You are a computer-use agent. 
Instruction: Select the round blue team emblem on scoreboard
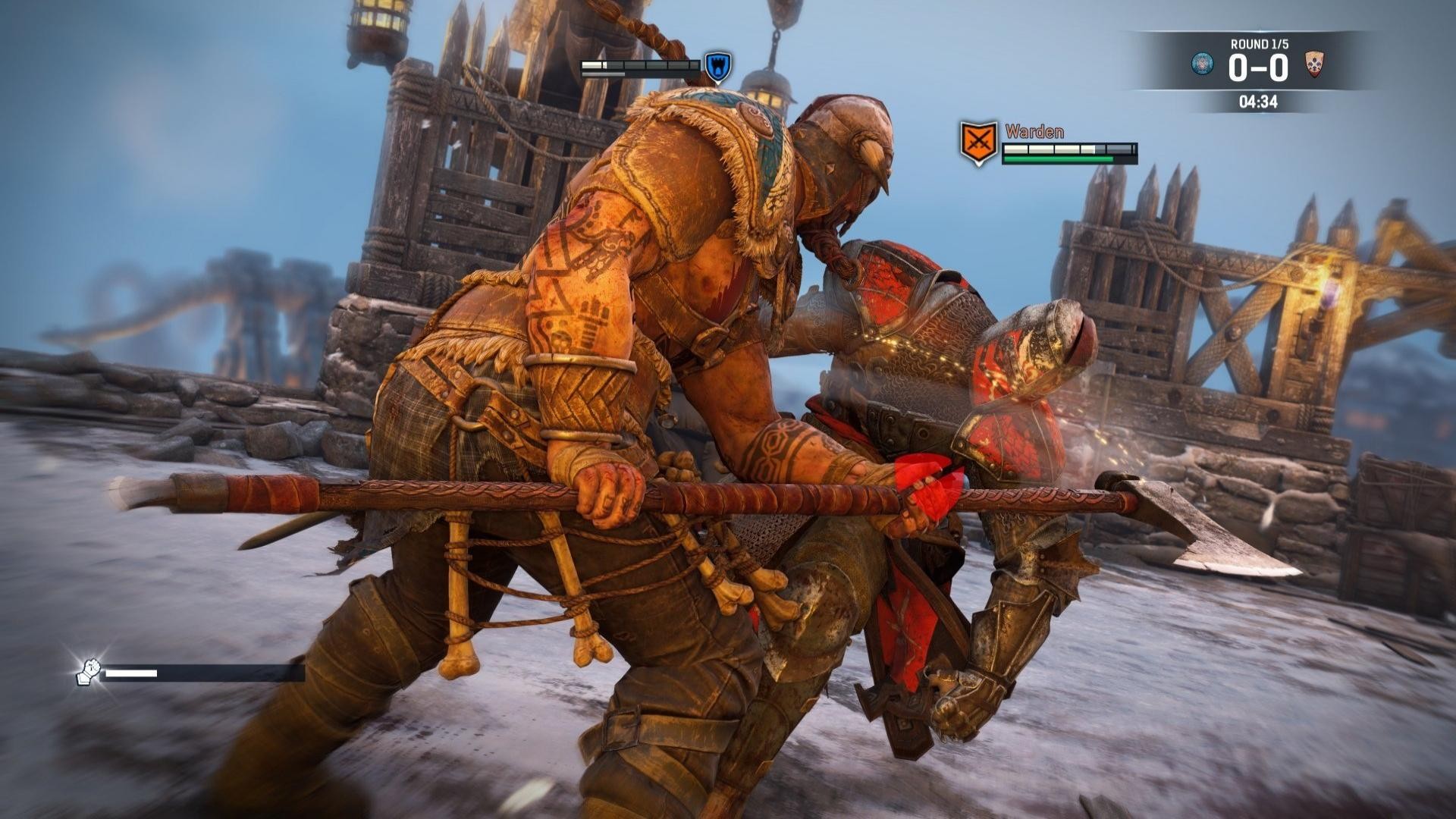[1202, 64]
